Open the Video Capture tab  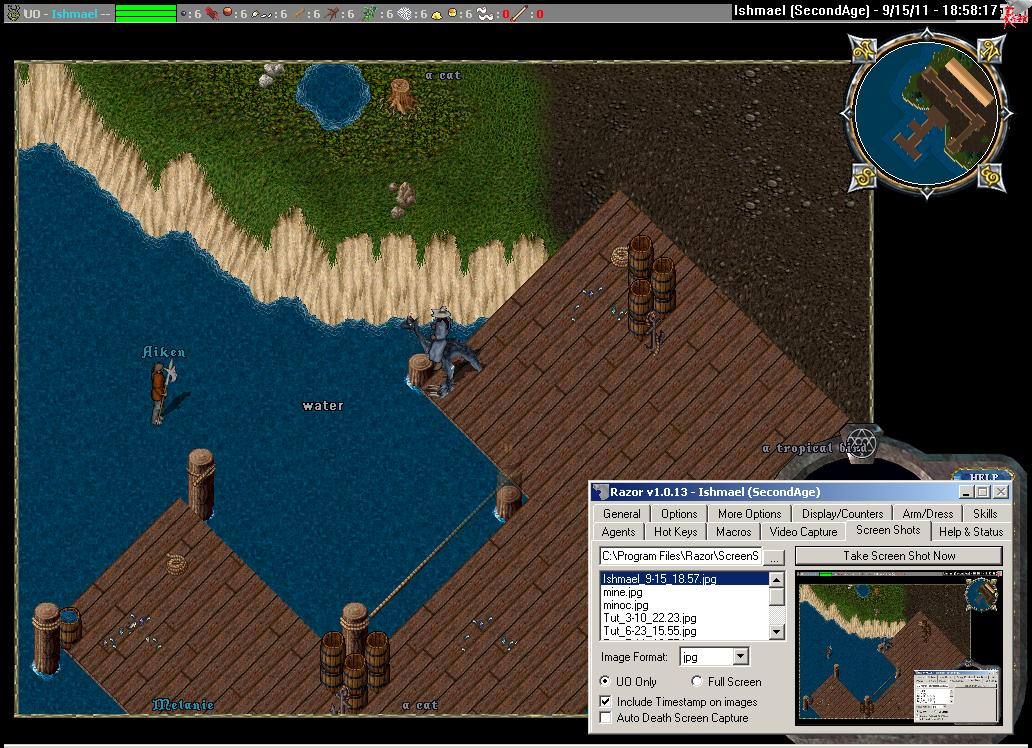(x=803, y=532)
